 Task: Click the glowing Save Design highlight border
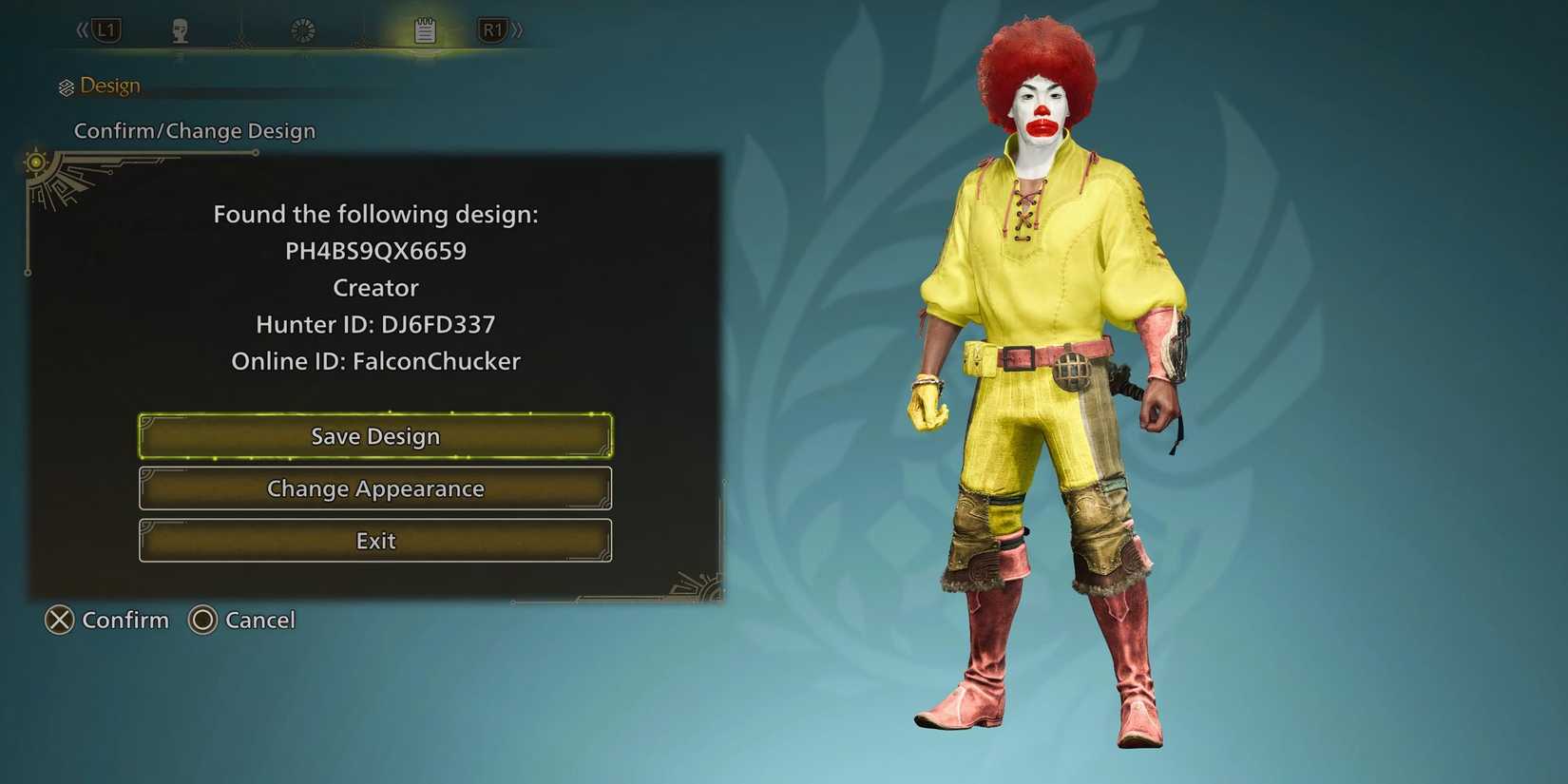pyautogui.click(x=374, y=414)
